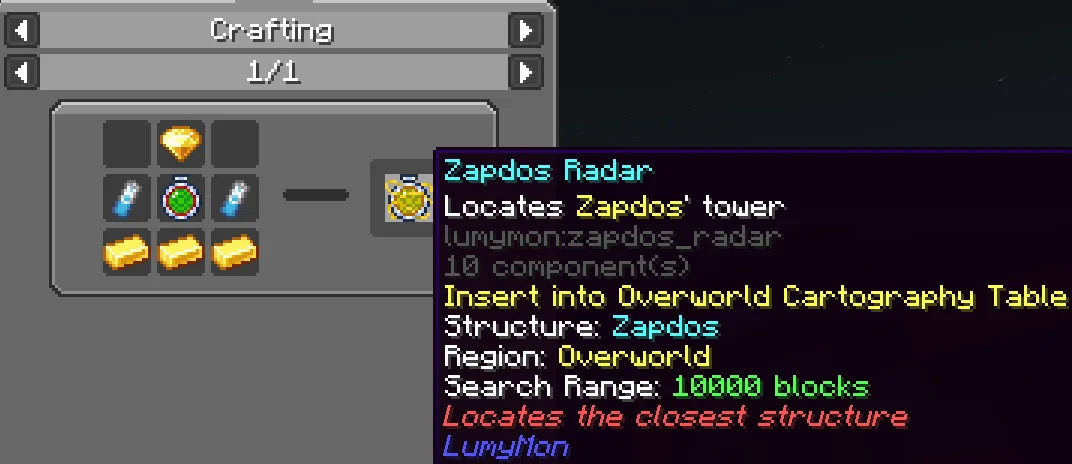Select the middle gold ingot slot
Viewport: 1072px width, 464px height.
181,252
